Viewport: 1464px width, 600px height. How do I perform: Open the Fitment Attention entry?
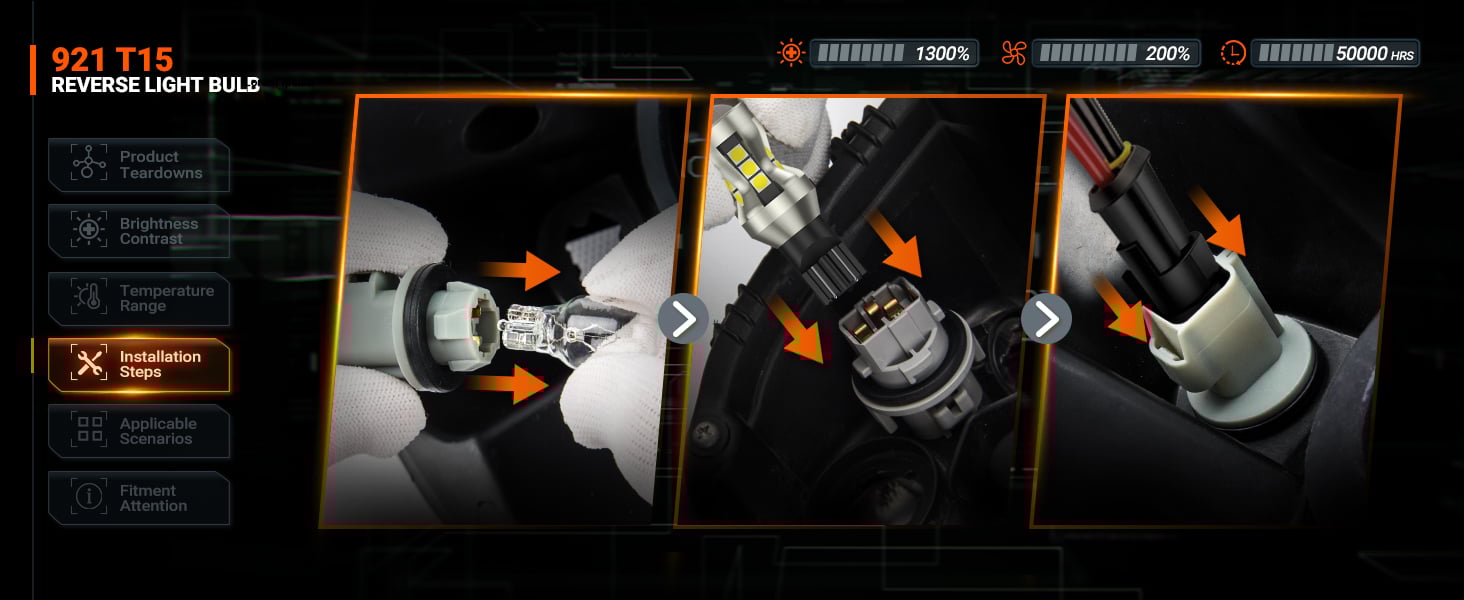point(139,498)
